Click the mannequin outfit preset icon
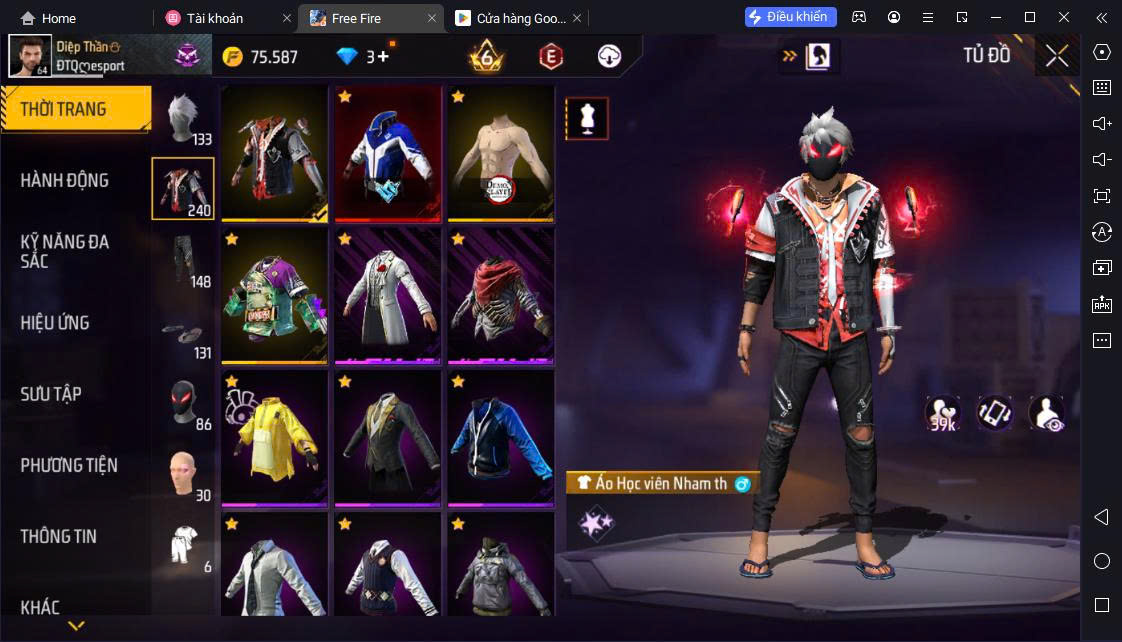This screenshot has width=1122, height=642. coord(587,119)
